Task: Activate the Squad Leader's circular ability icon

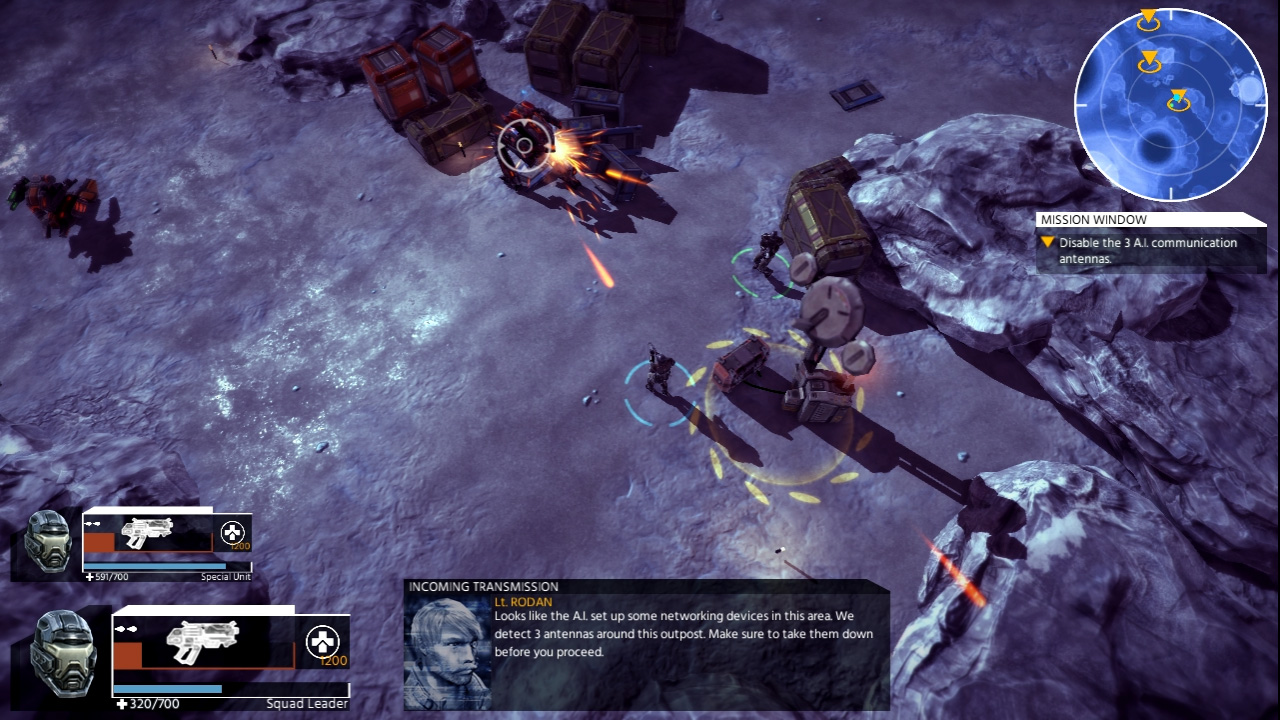Action: (322, 641)
